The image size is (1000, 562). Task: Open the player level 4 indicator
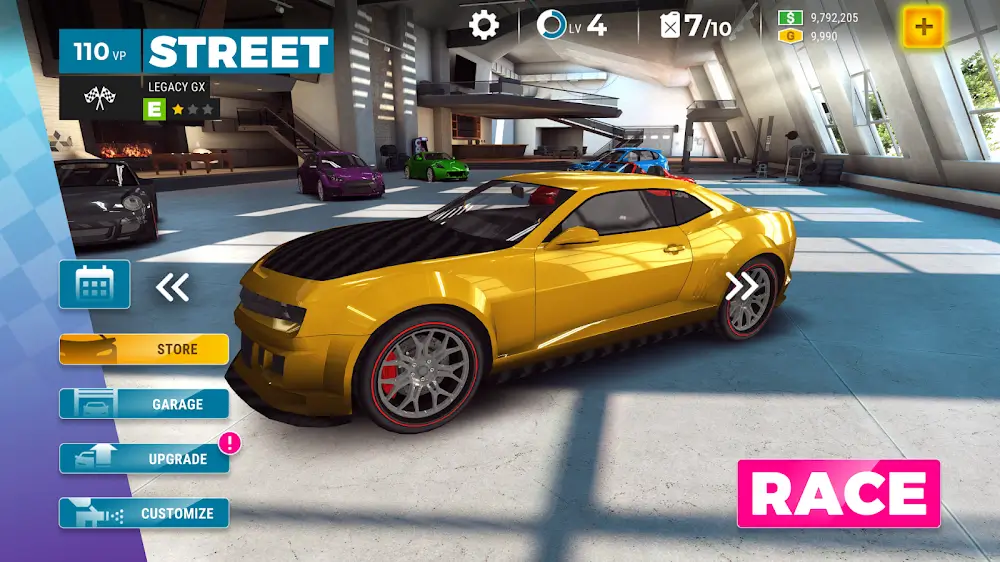(x=572, y=25)
